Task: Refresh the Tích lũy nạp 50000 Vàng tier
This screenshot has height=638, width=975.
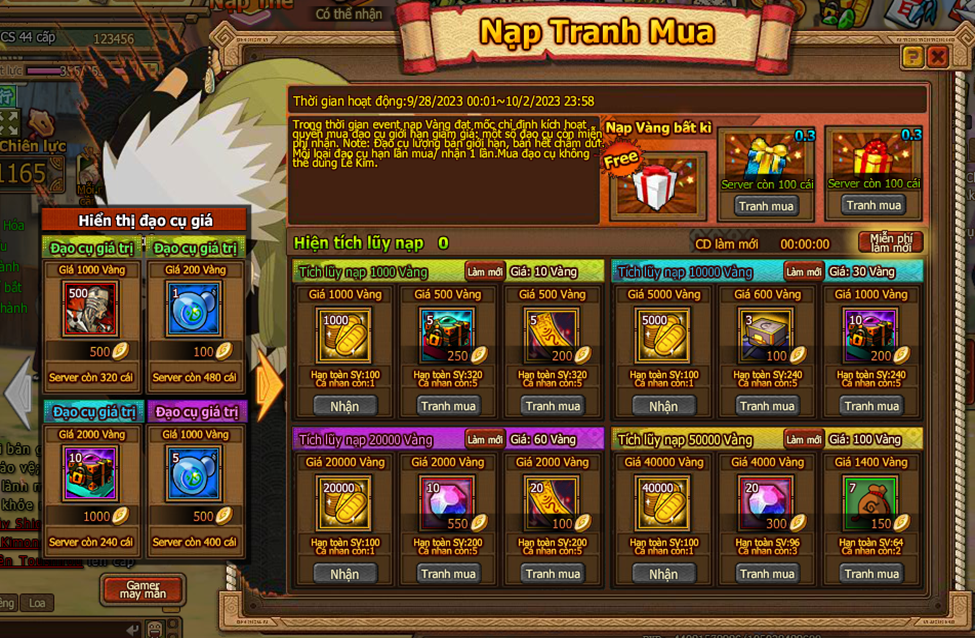Action: (803, 440)
